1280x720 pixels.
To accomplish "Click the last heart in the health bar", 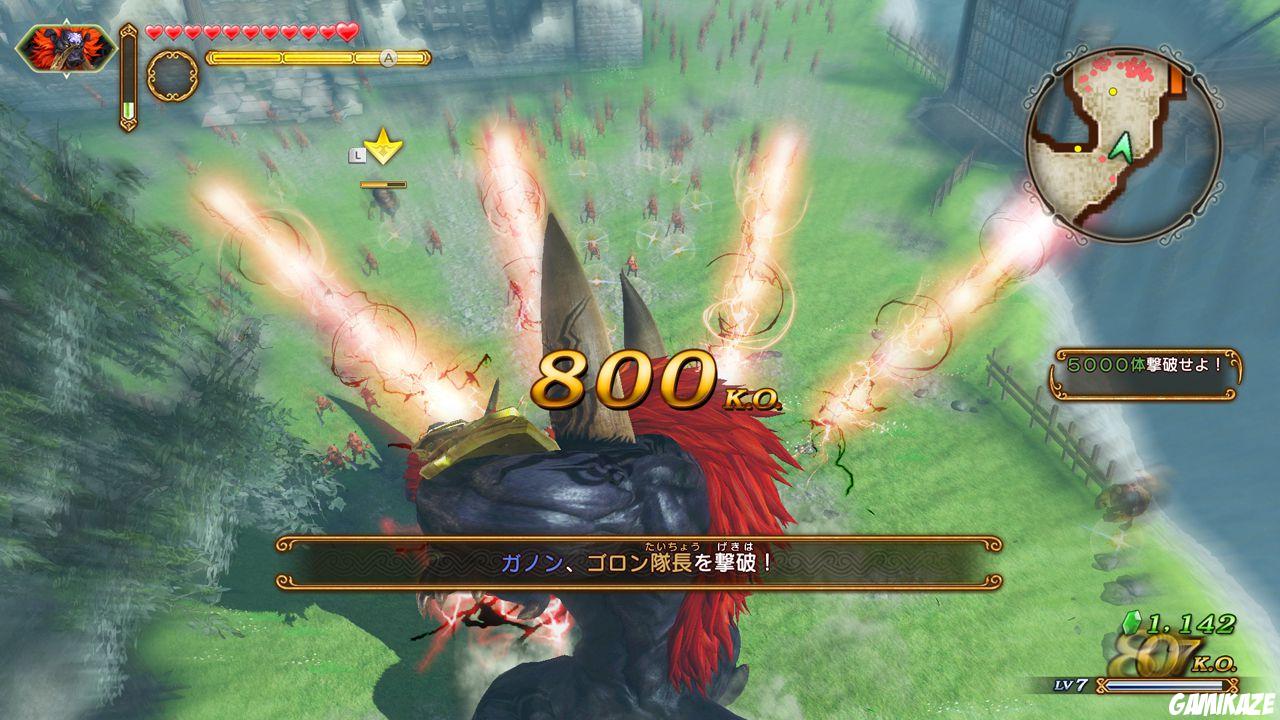I will tap(346, 32).
